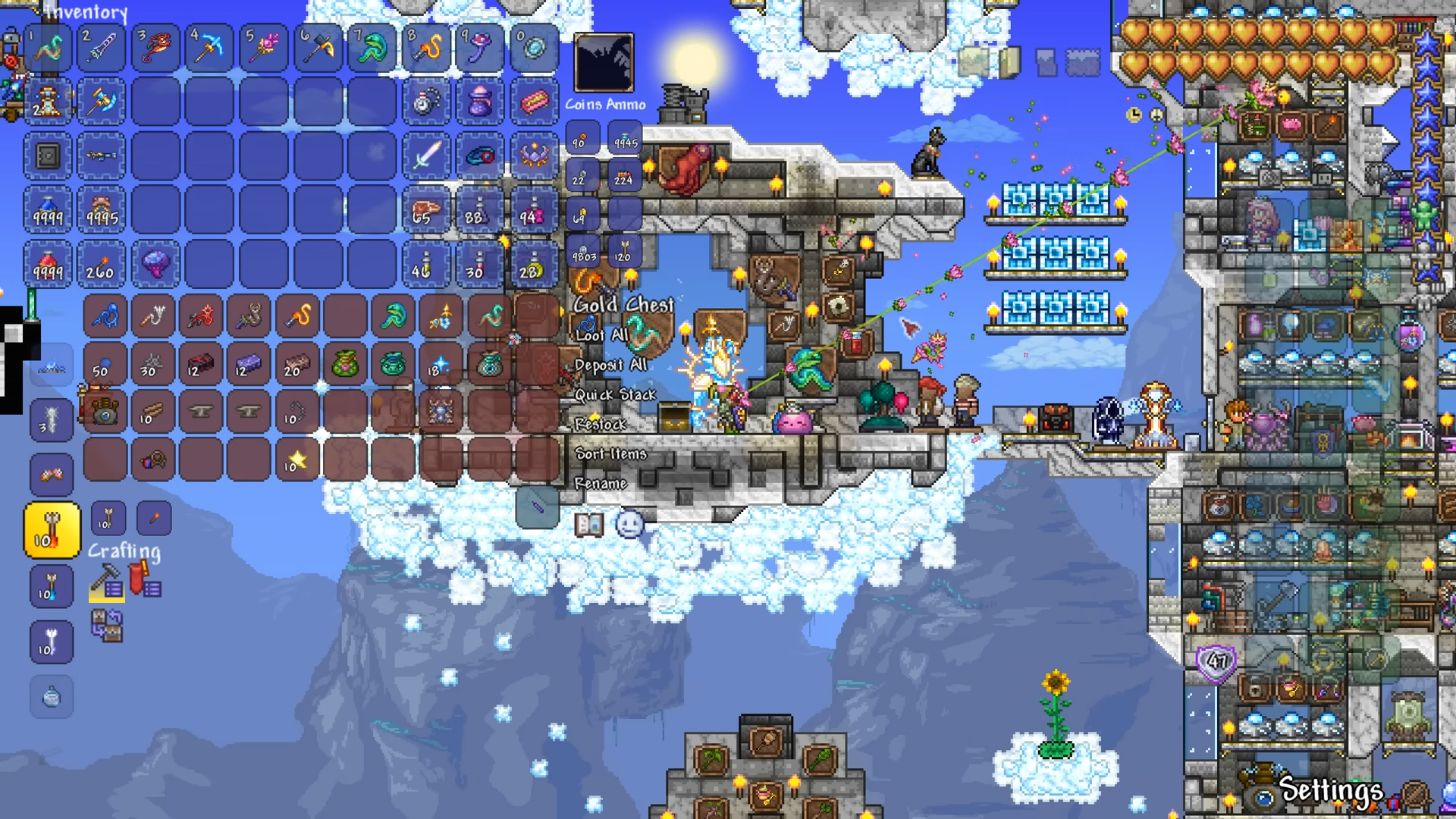Open the Settings menu

pos(1331,790)
